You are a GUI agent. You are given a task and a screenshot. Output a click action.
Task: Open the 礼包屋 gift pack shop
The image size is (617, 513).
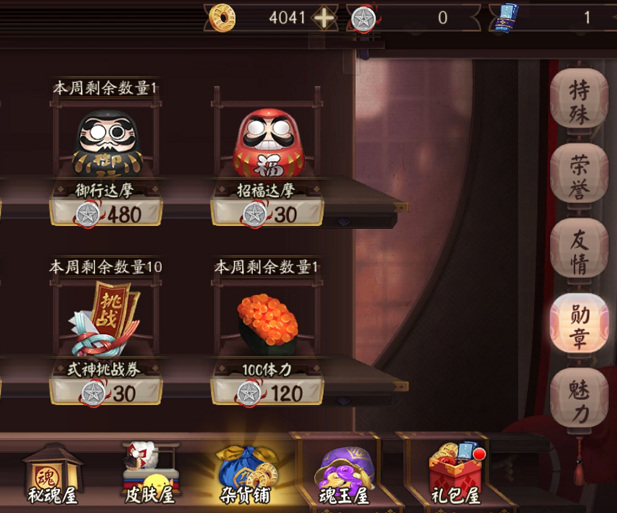pos(455,476)
